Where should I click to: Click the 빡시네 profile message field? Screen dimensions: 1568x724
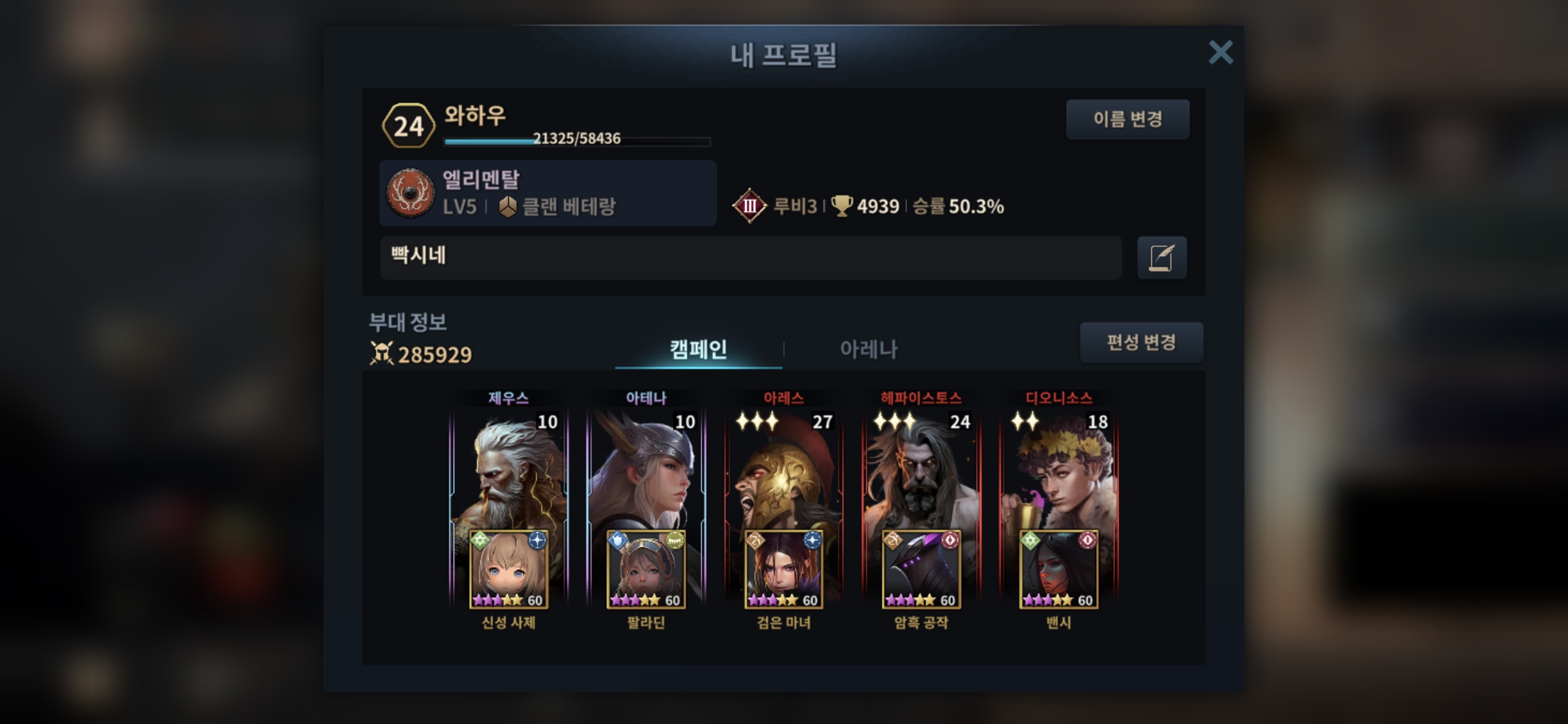coord(750,257)
